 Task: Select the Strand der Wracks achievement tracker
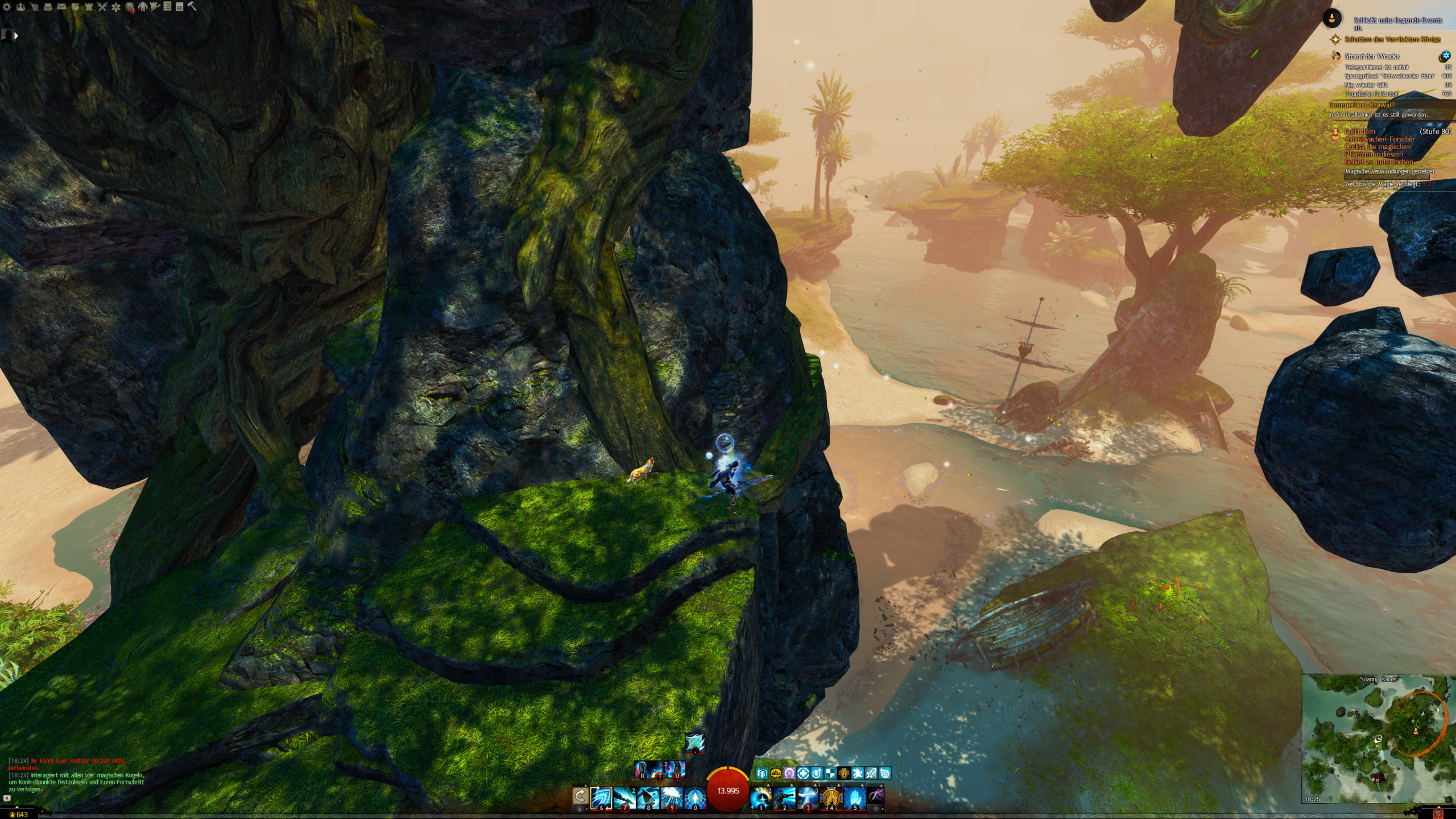click(x=1372, y=56)
